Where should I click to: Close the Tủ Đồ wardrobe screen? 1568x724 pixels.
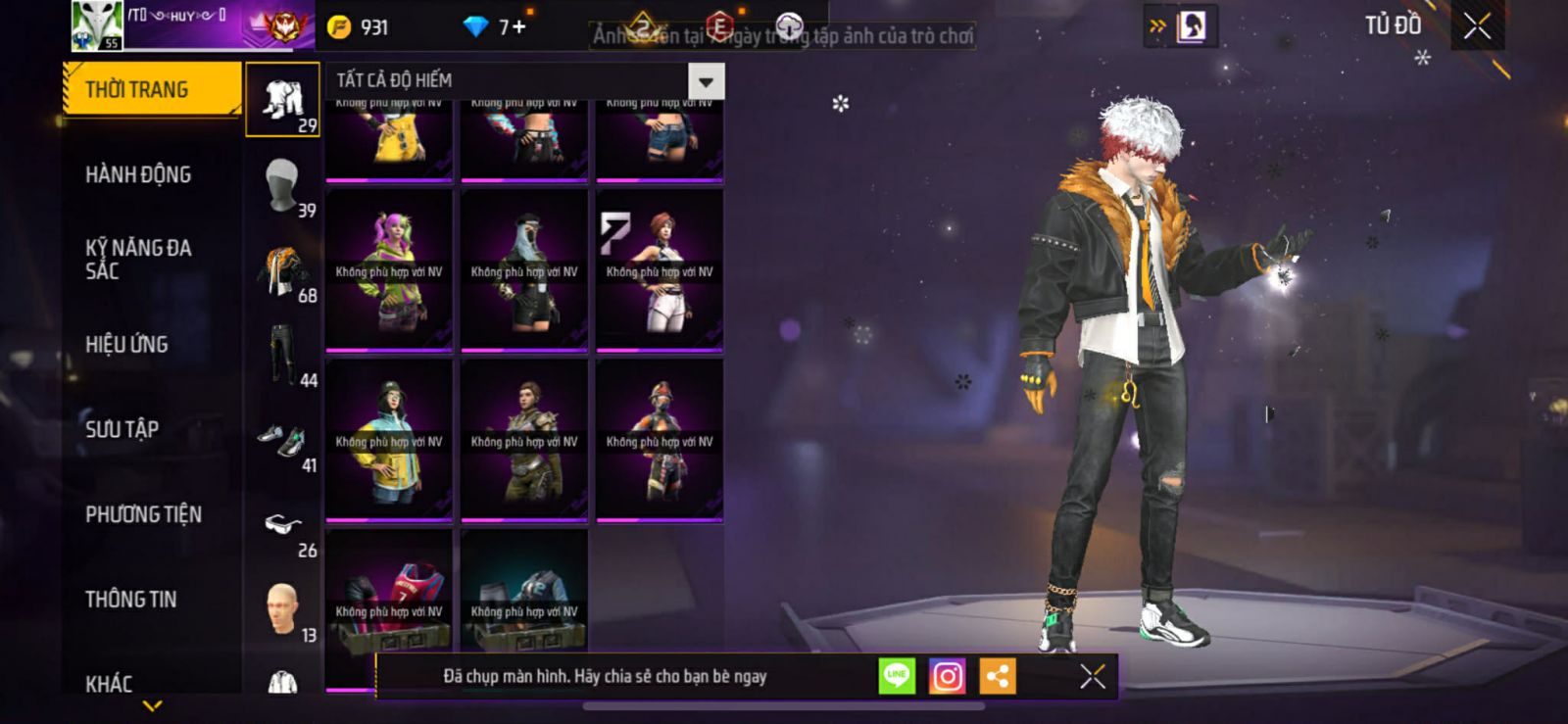click(x=1477, y=26)
